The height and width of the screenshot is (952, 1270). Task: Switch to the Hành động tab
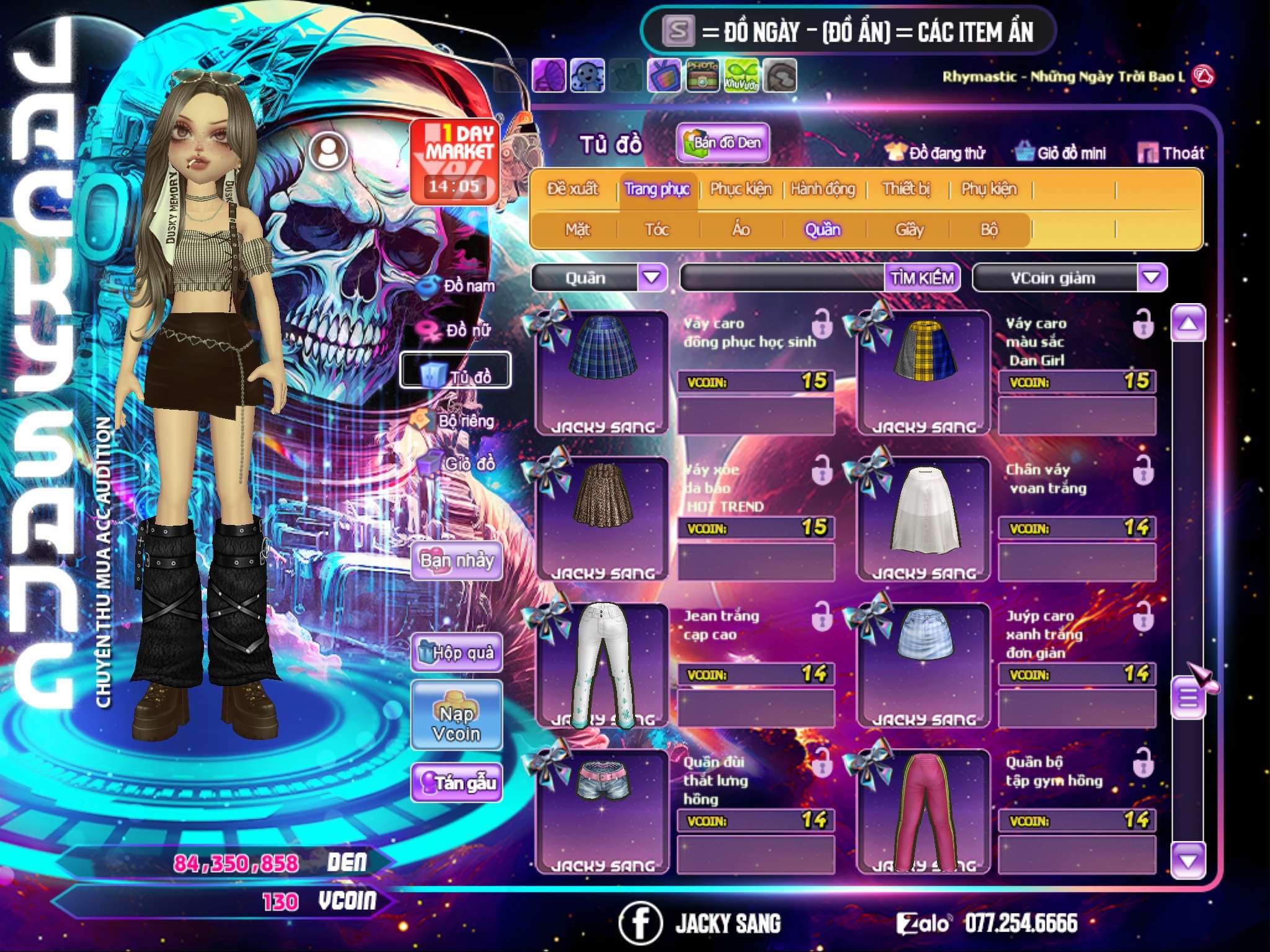823,189
